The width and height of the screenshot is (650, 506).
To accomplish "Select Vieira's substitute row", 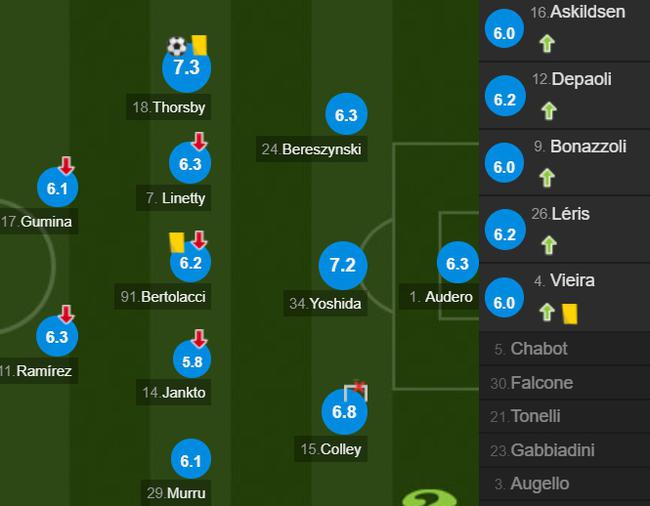I will pos(566,296).
